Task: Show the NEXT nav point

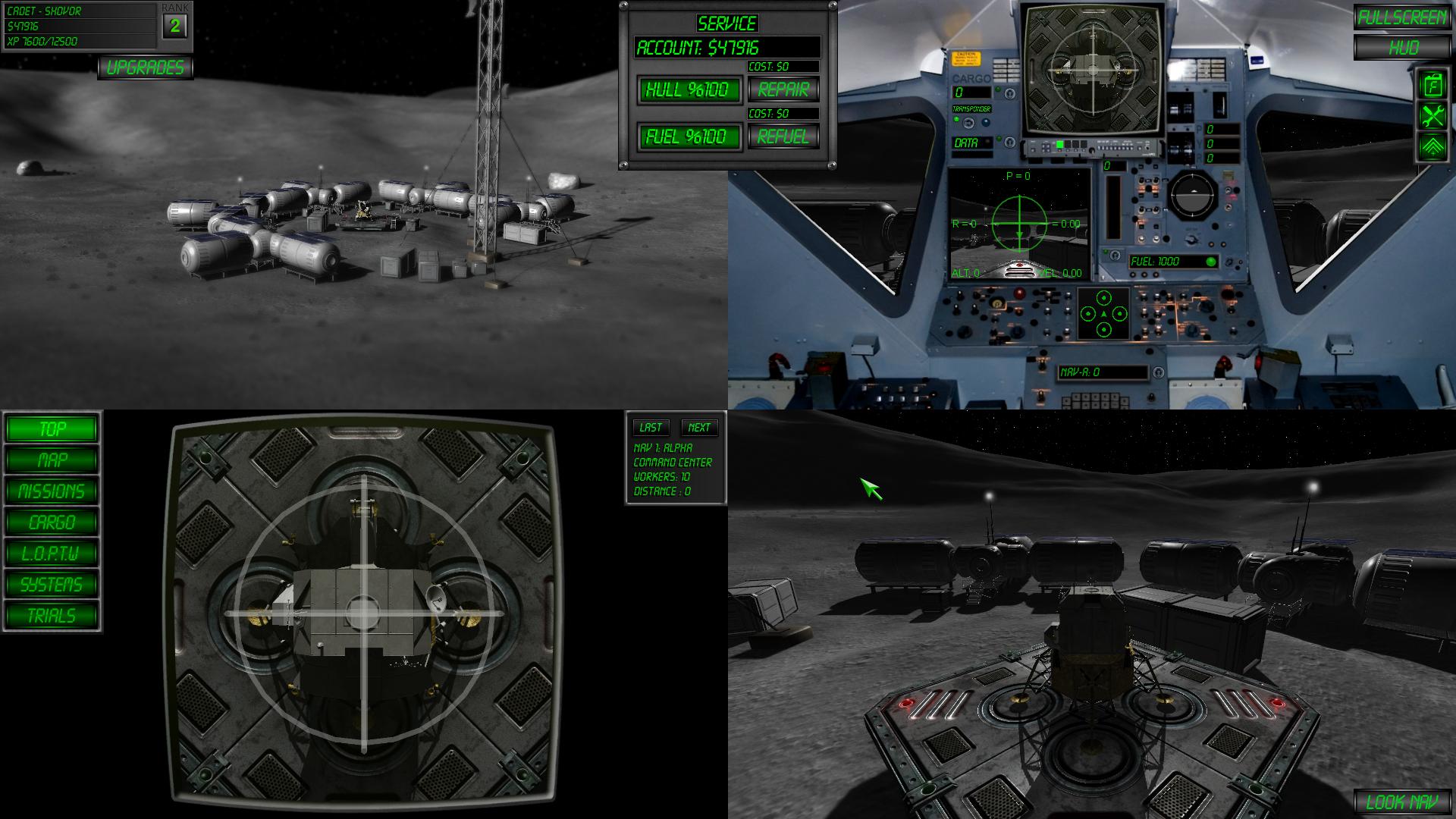Action: [x=698, y=428]
